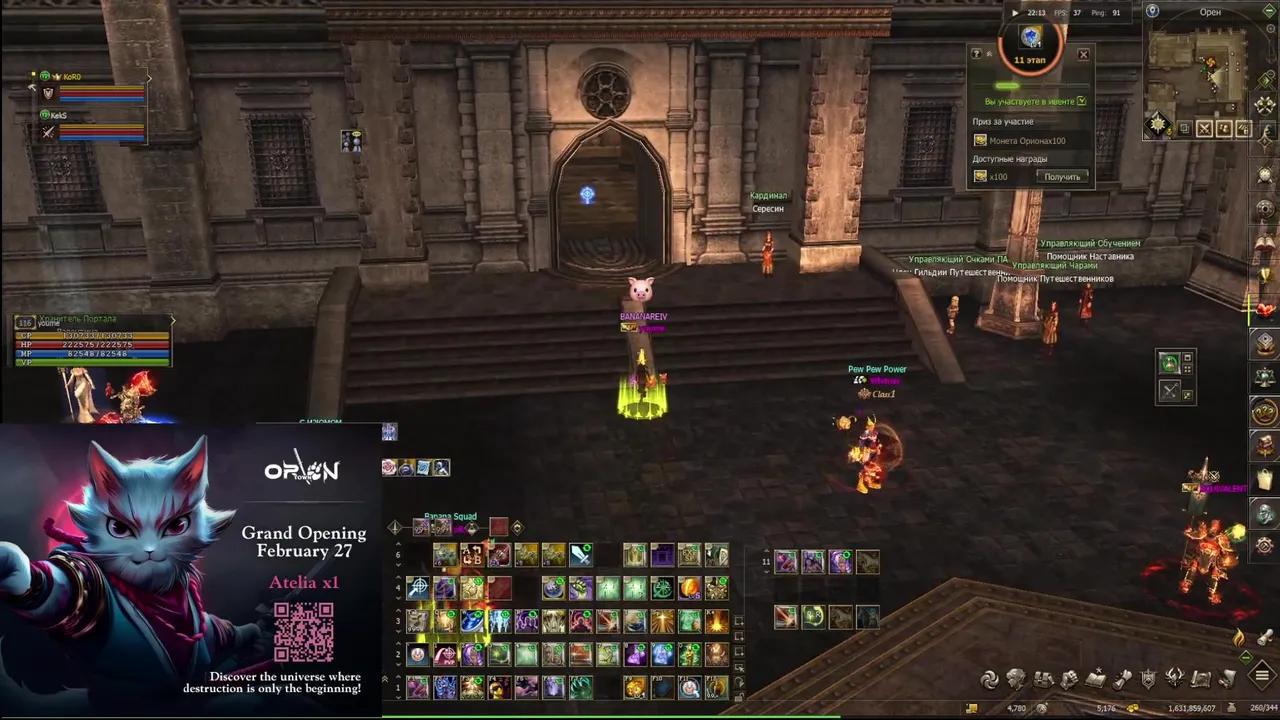This screenshot has width=1280, height=720.
Task: Click the question mark help button on event panel
Action: (977, 53)
